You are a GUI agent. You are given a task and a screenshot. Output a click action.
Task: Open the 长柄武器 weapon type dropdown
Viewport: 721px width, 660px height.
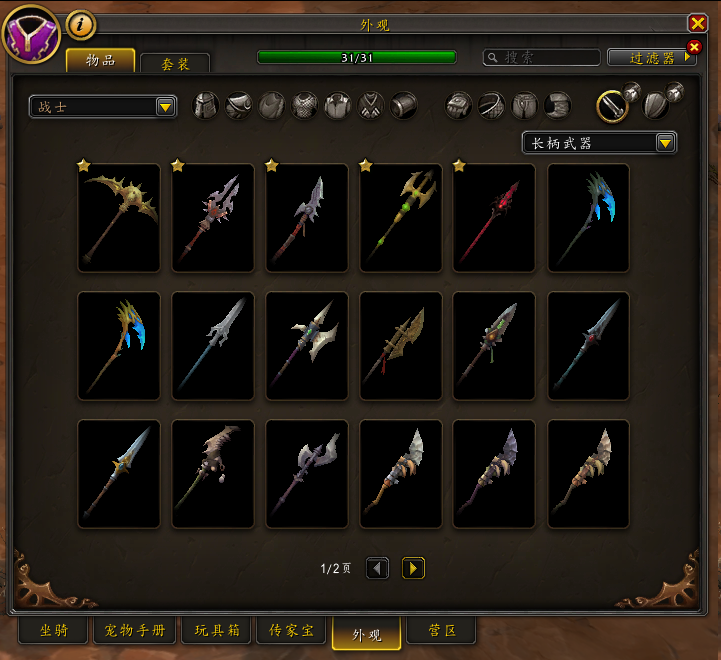[x=599, y=143]
